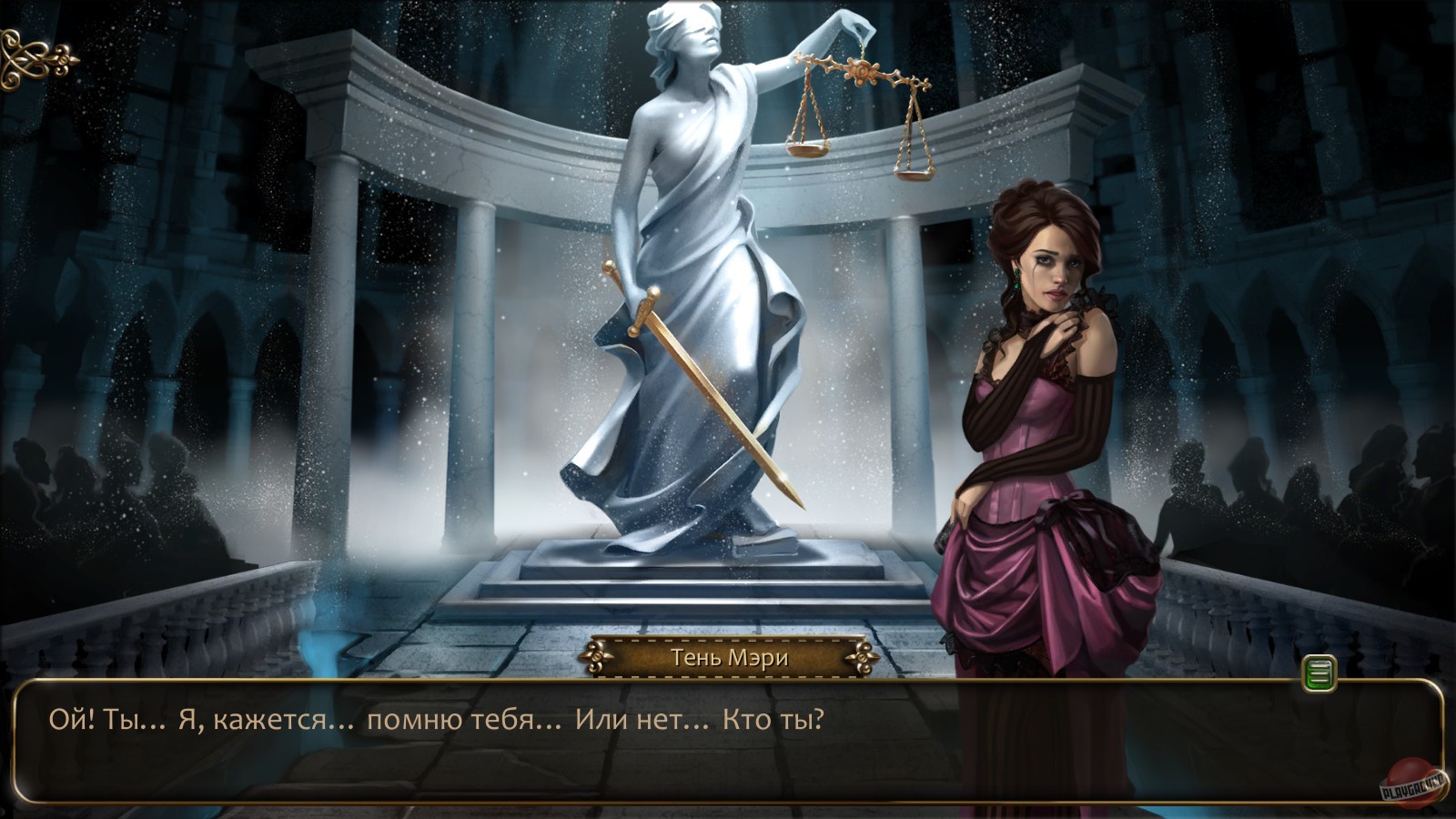Viewport: 1456px width, 819px height.
Task: Click the Тень Мэри name banner
Action: click(x=730, y=656)
